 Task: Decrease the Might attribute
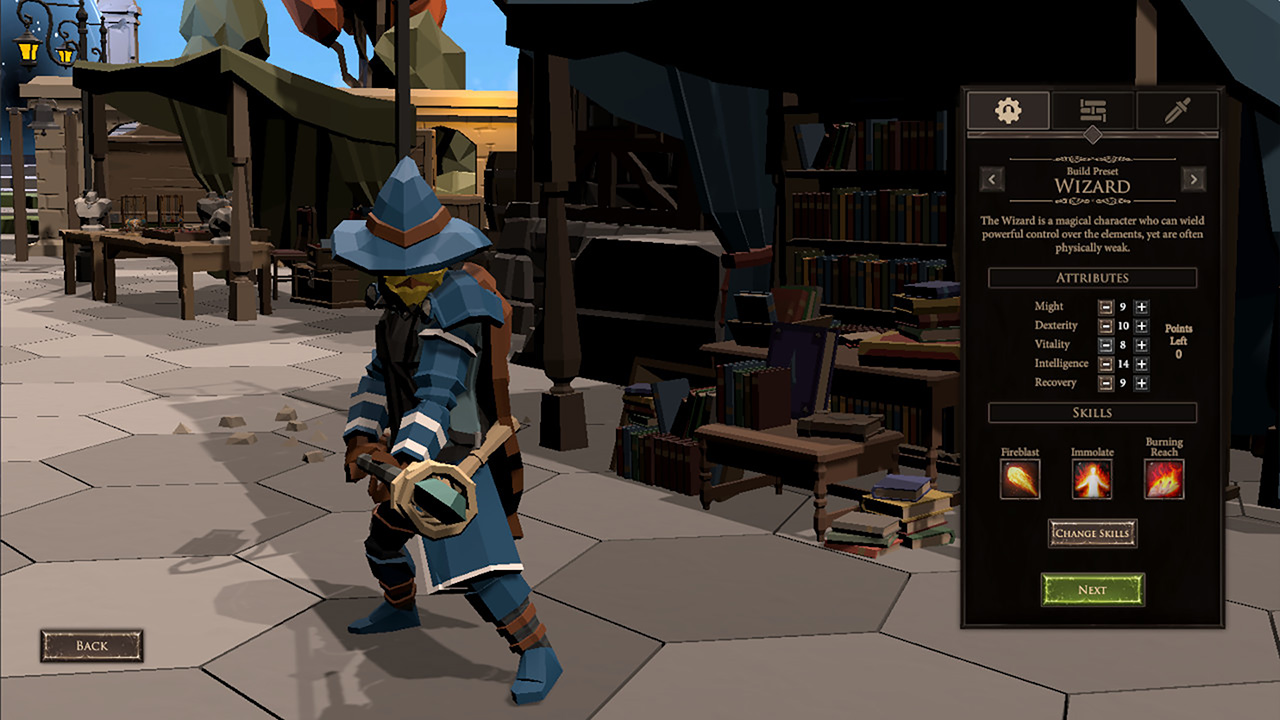[x=1106, y=307]
